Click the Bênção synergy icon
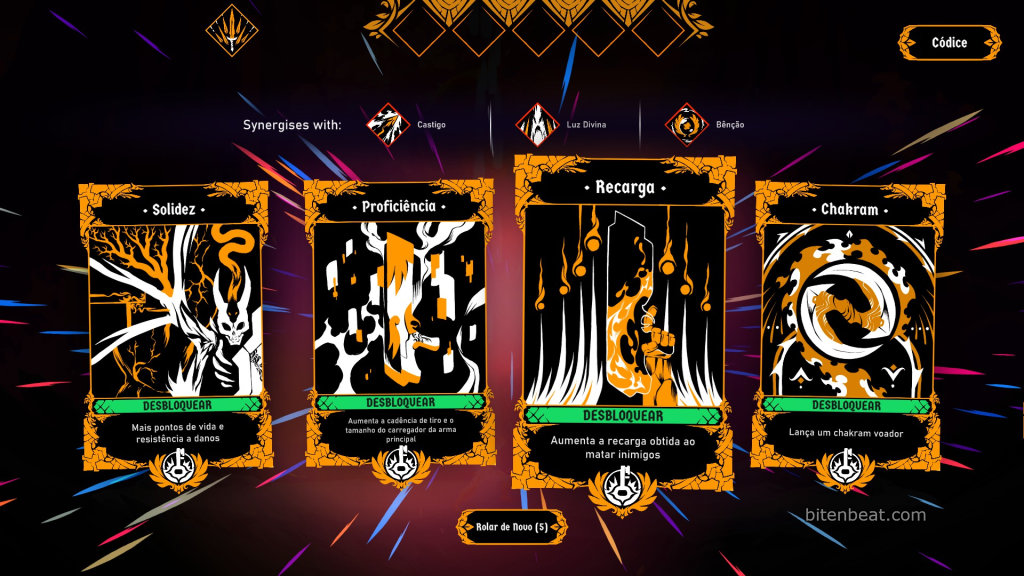1024x576 pixels. click(685, 125)
